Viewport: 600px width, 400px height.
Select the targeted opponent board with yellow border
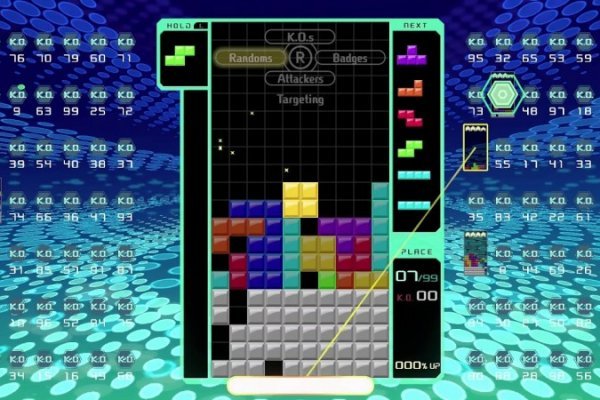tap(475, 148)
